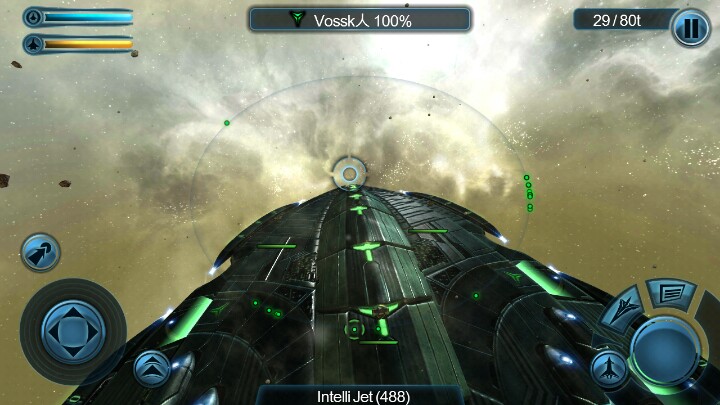The image size is (720, 405).
Task: Pause the game
Action: (691, 27)
